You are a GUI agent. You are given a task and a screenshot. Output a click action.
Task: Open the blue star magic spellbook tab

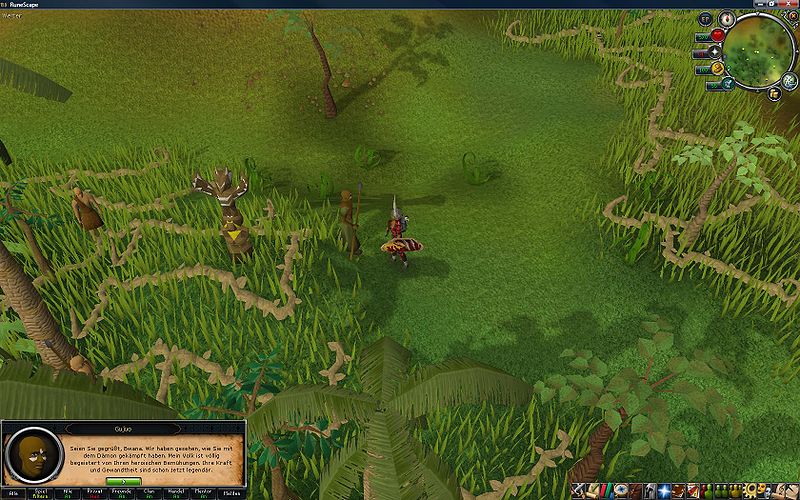pyautogui.click(x=663, y=490)
